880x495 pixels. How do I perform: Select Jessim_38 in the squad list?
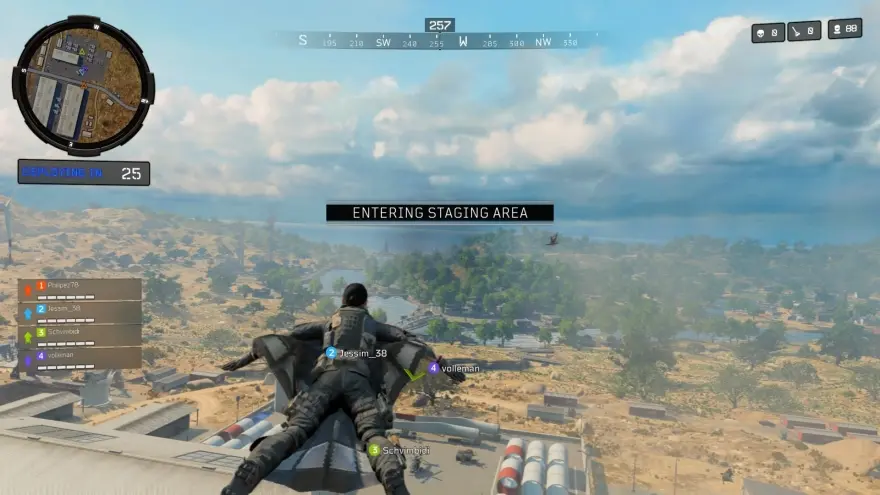pos(80,312)
